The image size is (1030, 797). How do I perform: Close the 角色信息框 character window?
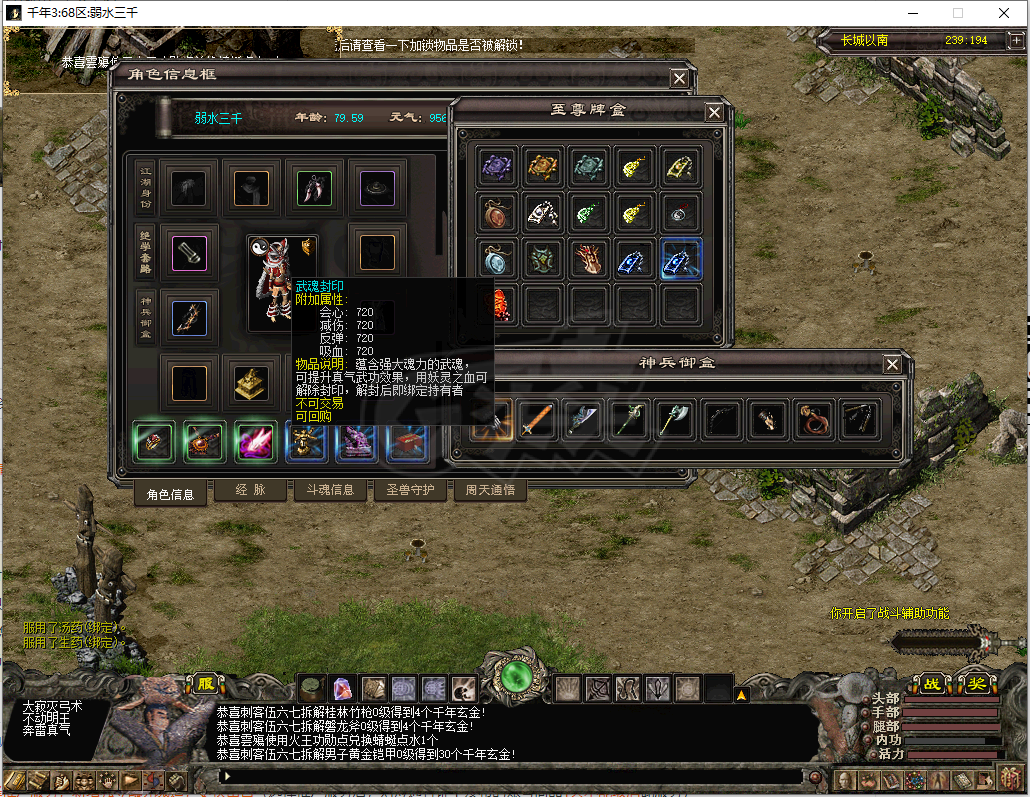tap(679, 78)
